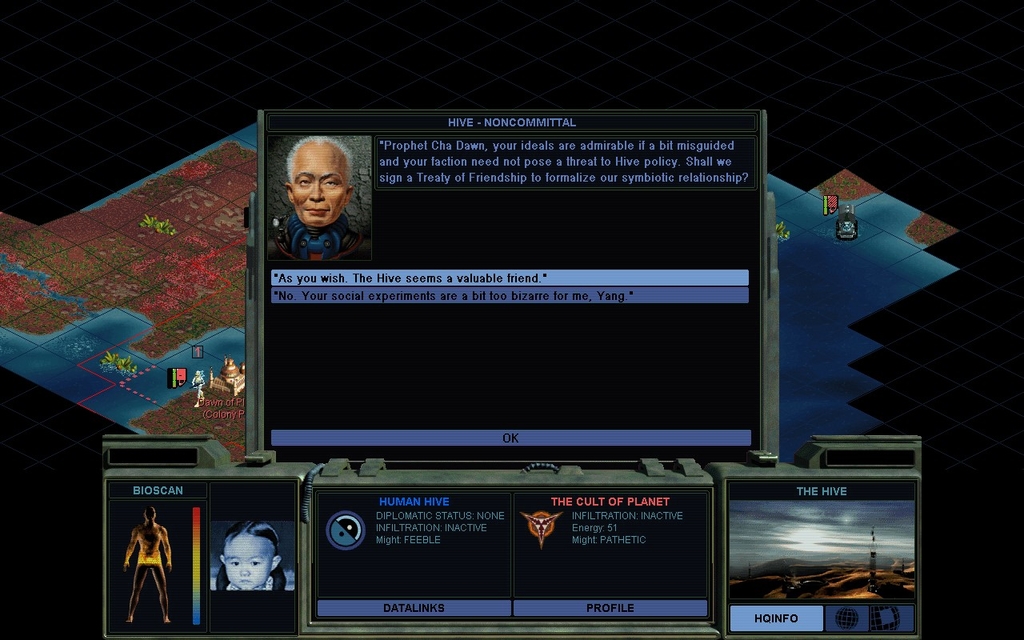1024x640 pixels.
Task: Open the Datalinks panel
Action: [x=413, y=608]
